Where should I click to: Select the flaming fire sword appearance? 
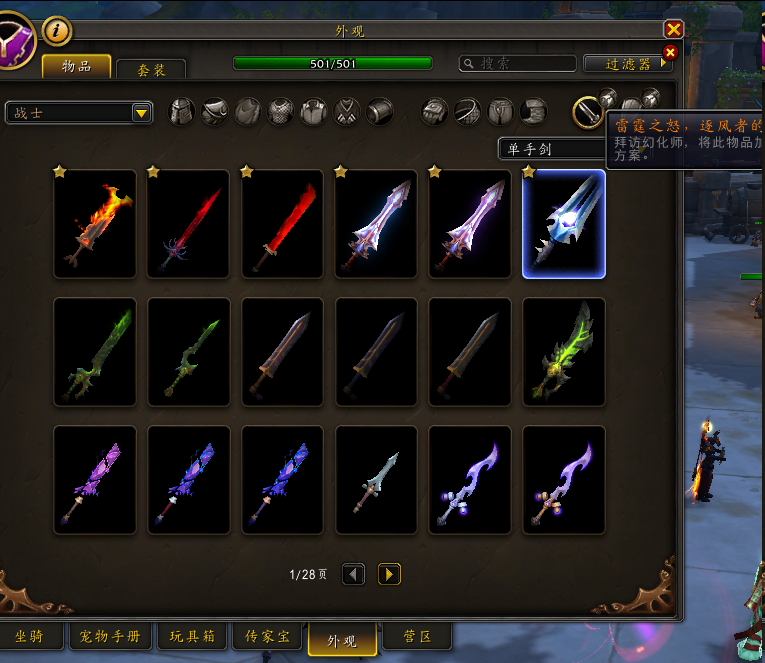point(95,224)
